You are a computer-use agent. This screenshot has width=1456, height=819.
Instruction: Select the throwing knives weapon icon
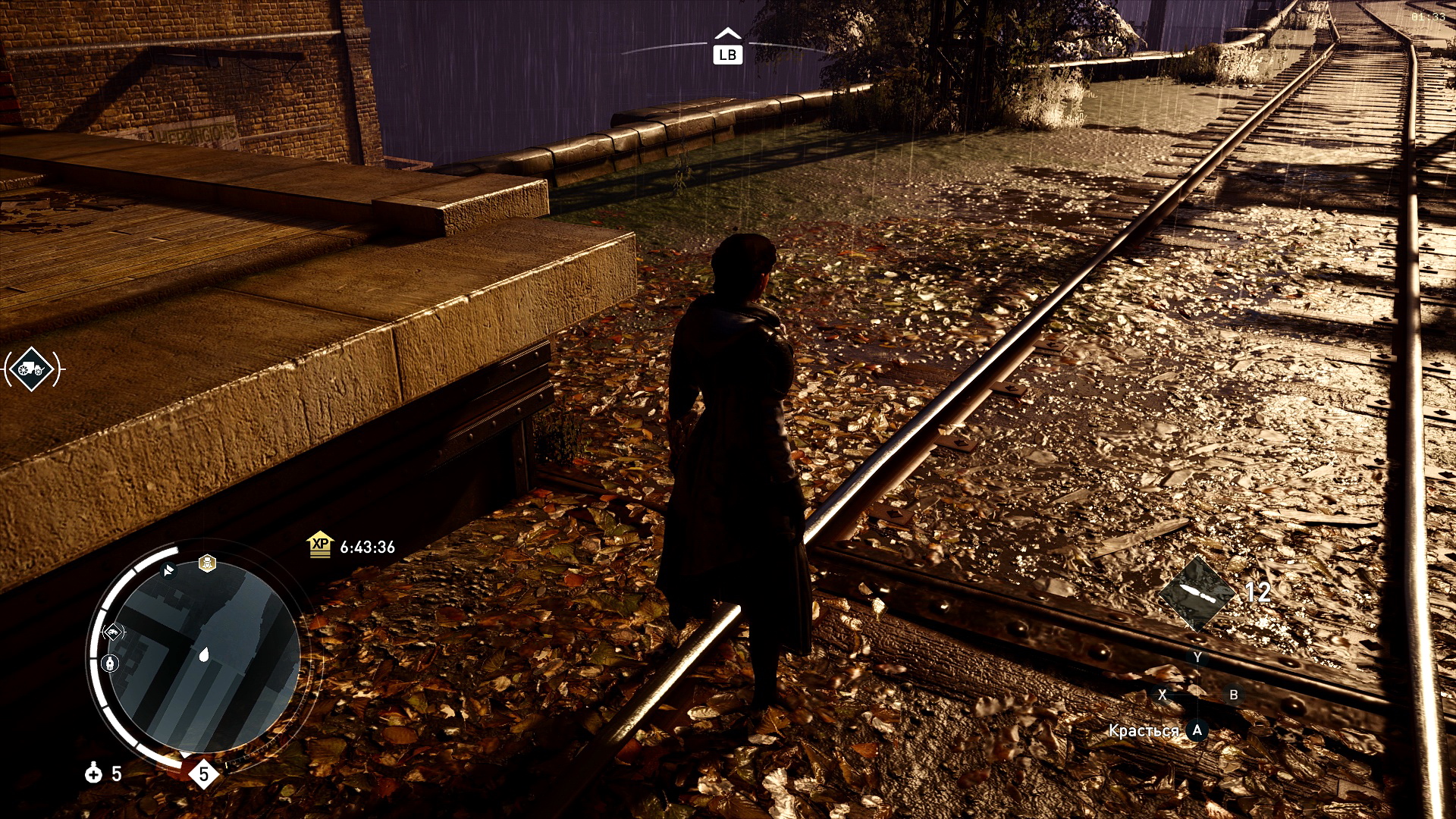(1197, 594)
